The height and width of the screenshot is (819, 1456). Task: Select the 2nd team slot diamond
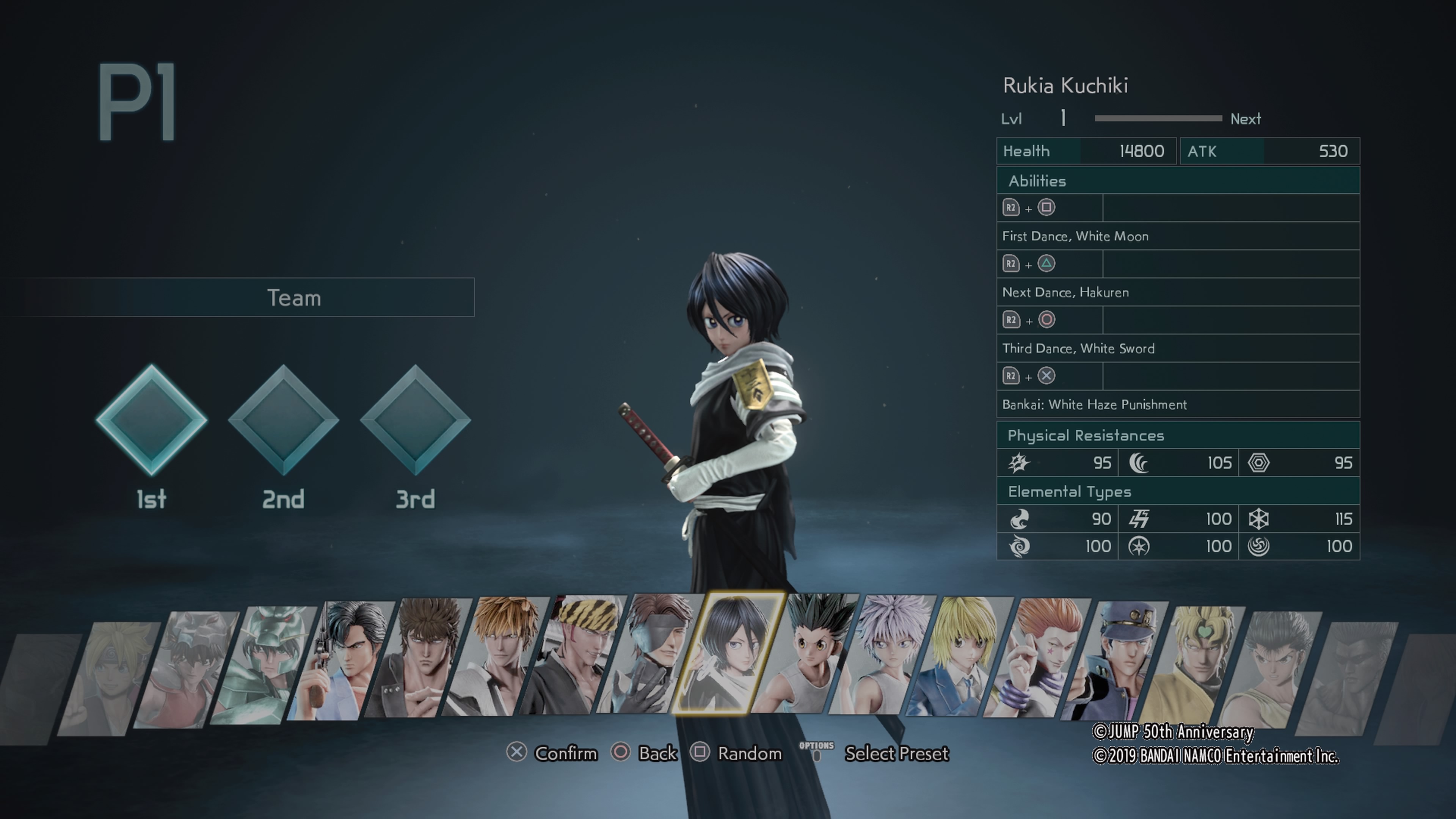(x=283, y=419)
